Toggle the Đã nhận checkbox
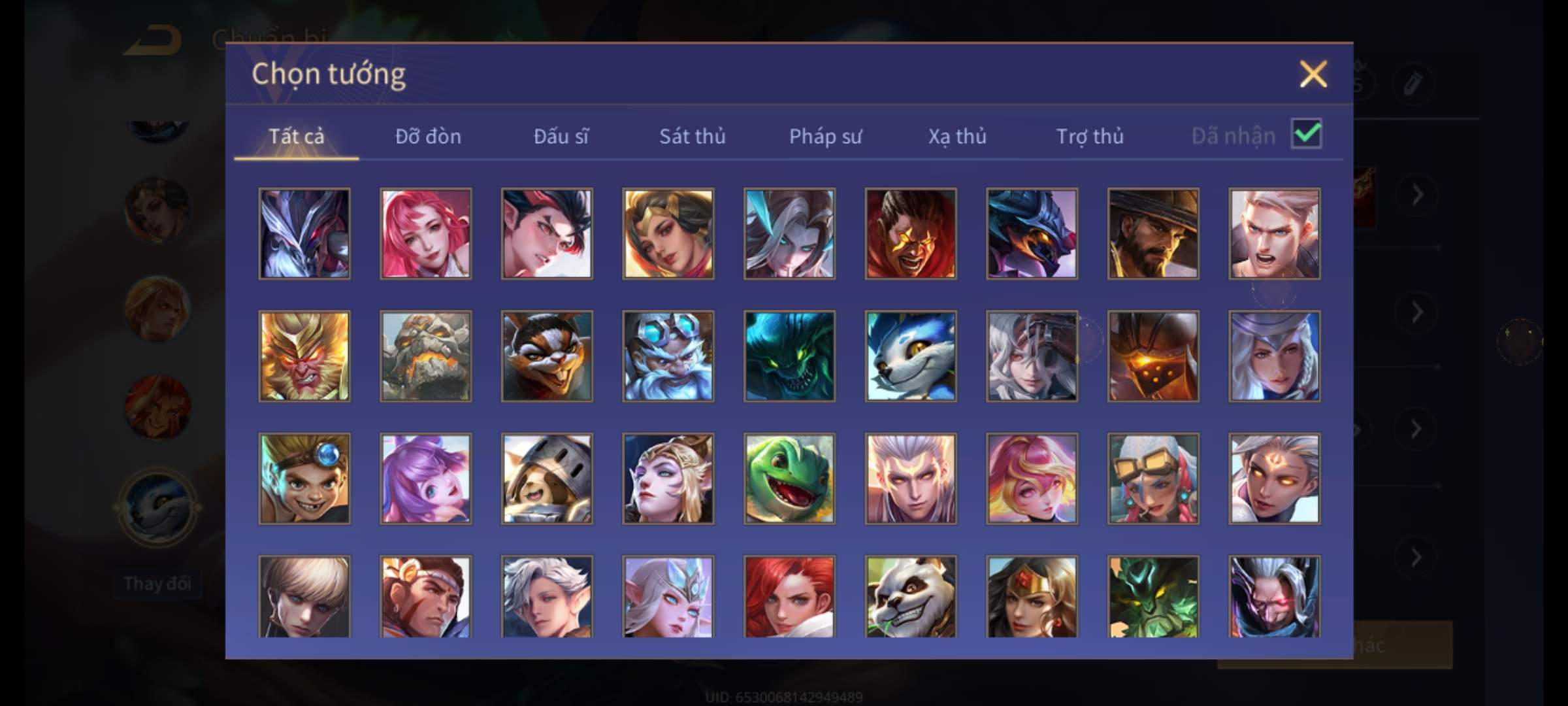 click(x=1306, y=134)
